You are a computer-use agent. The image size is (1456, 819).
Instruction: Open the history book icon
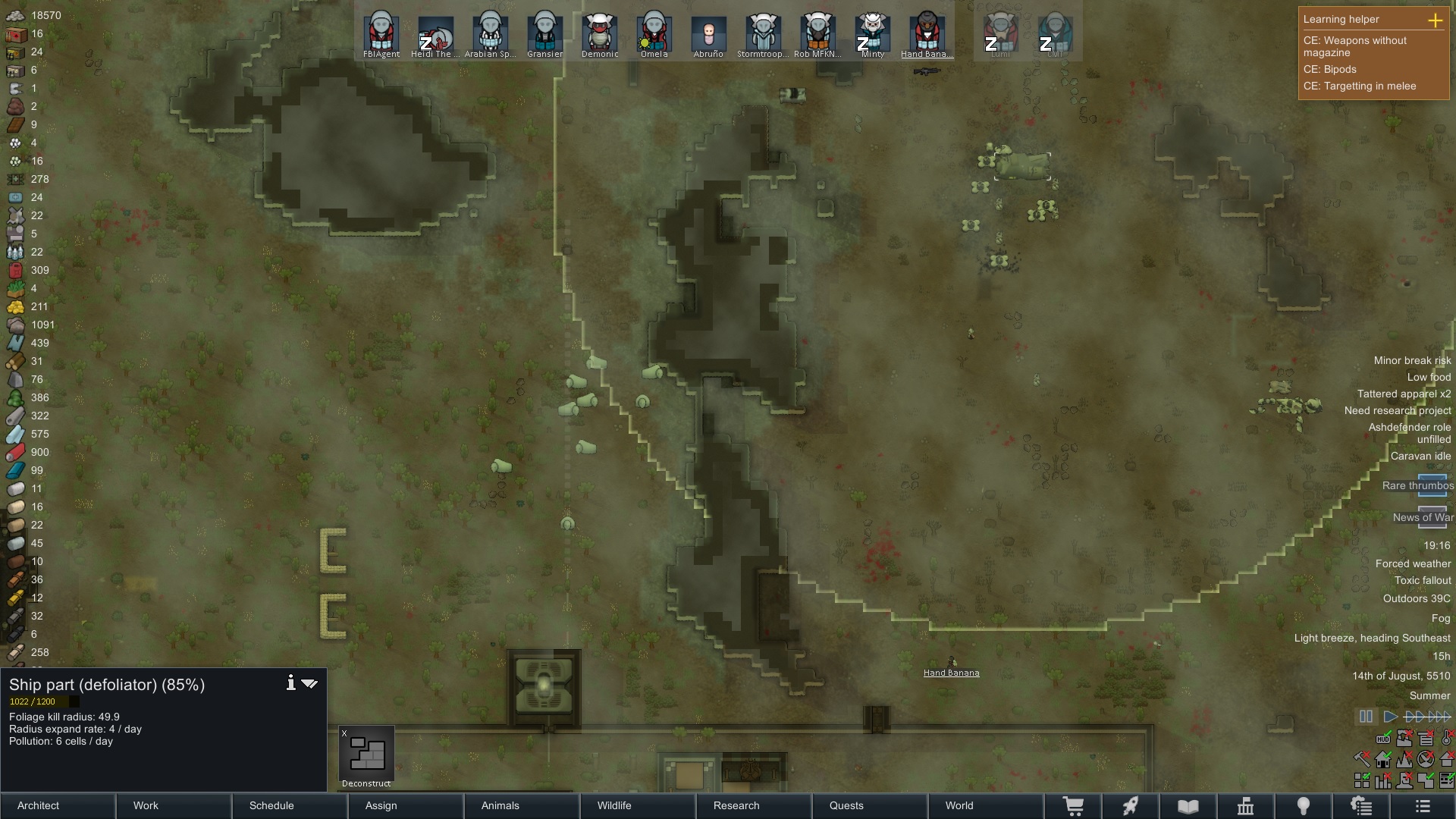click(1188, 805)
